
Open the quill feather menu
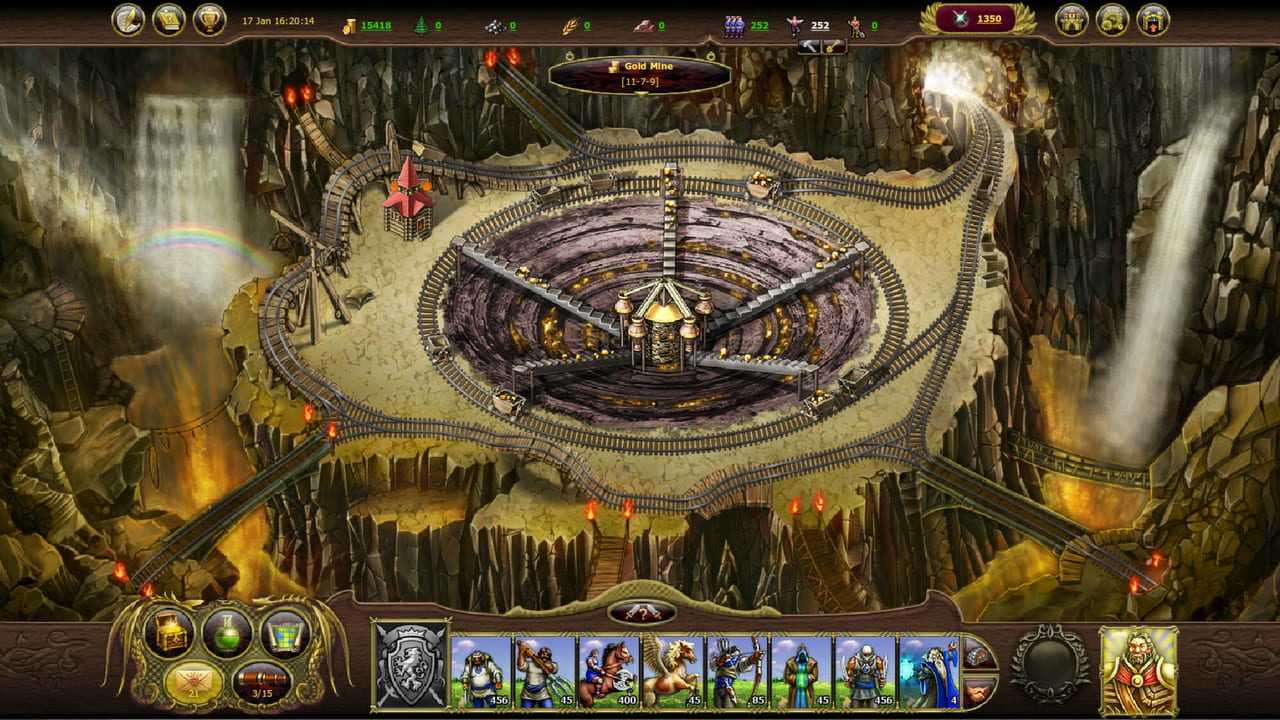128,20
